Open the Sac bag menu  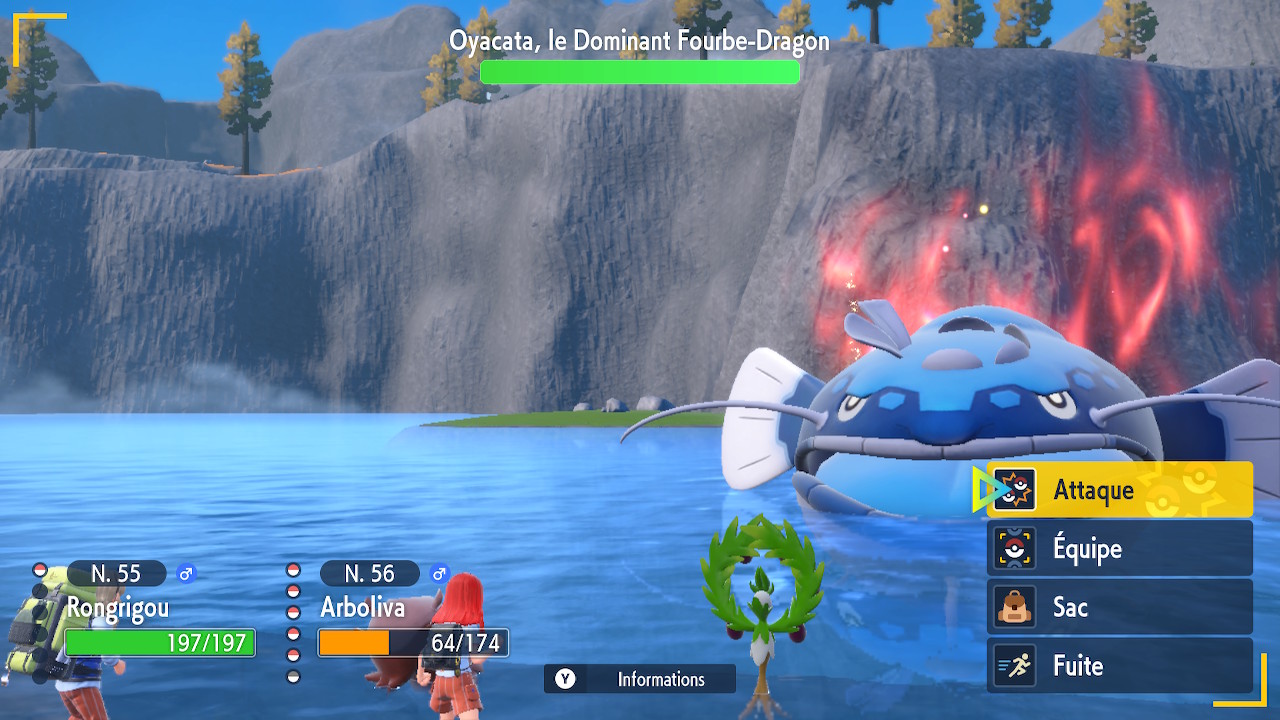coord(1120,607)
